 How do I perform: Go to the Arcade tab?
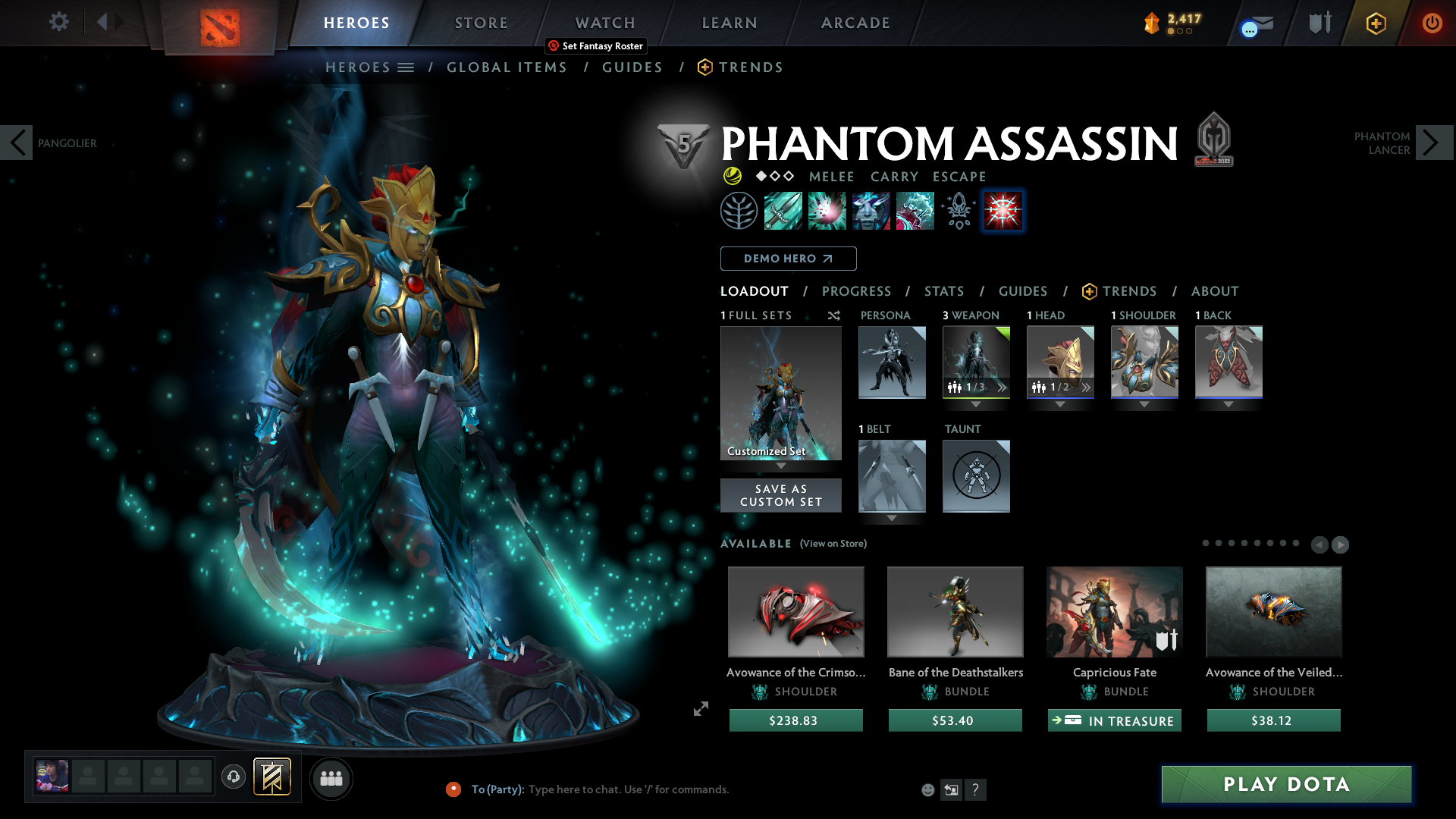click(855, 23)
